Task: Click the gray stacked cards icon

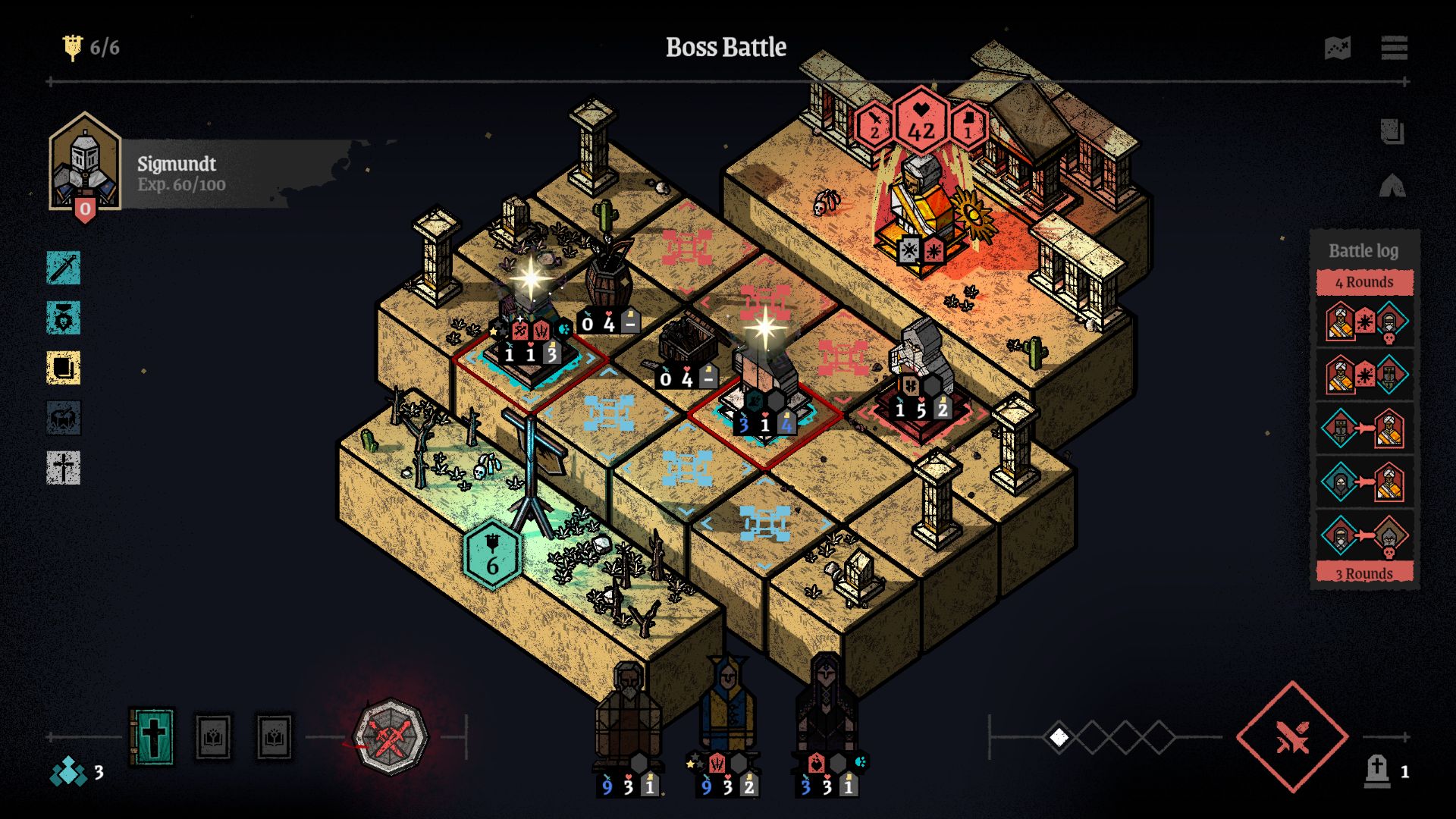Action: 1392,132
